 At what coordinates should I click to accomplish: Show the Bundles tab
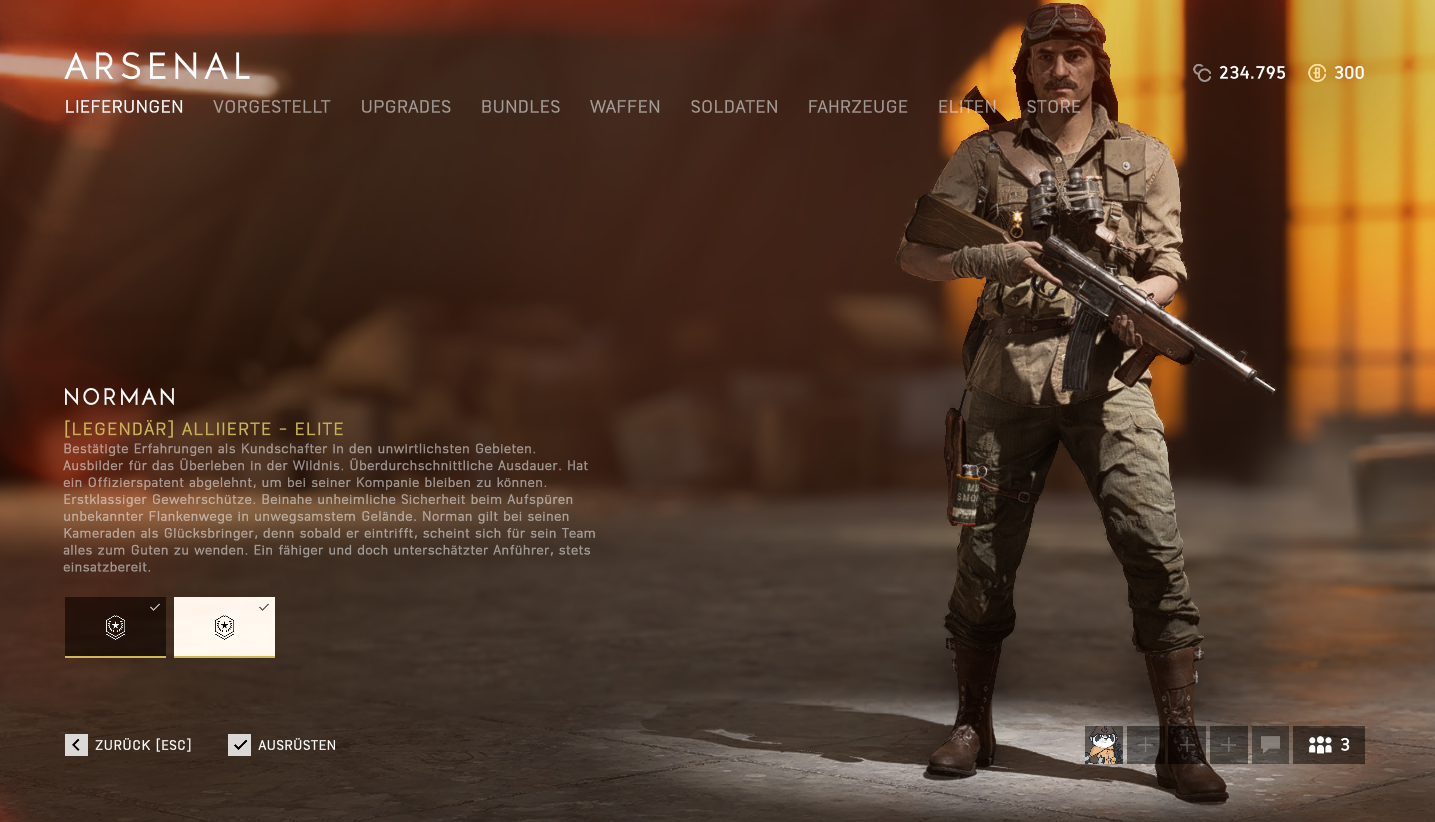point(520,107)
